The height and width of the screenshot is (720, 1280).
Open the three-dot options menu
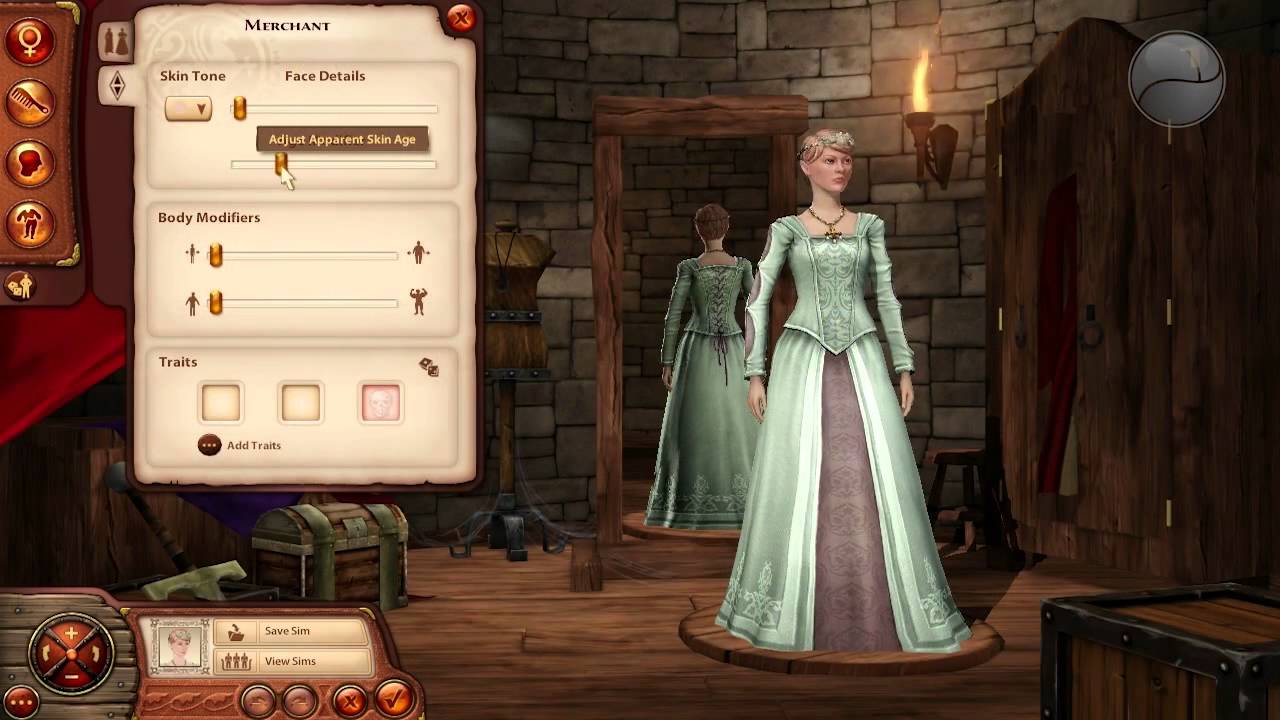[x=20, y=701]
